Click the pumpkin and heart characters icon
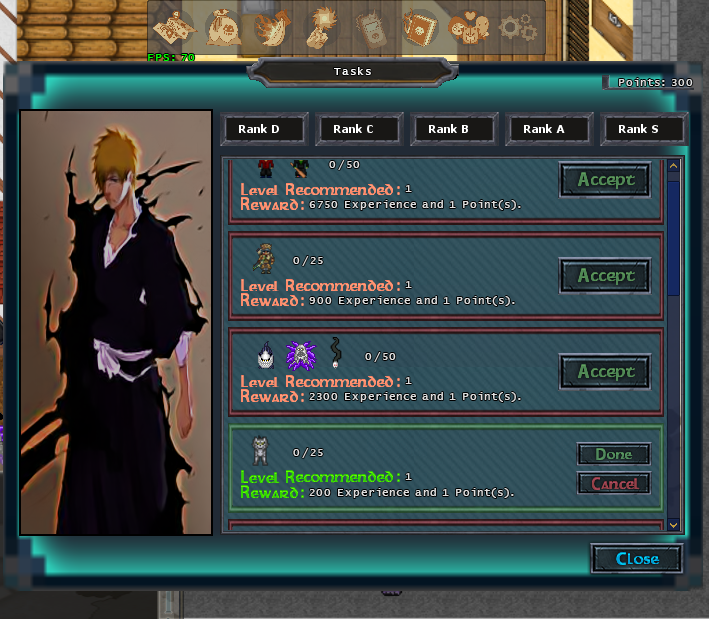The width and height of the screenshot is (709, 619). (468, 27)
